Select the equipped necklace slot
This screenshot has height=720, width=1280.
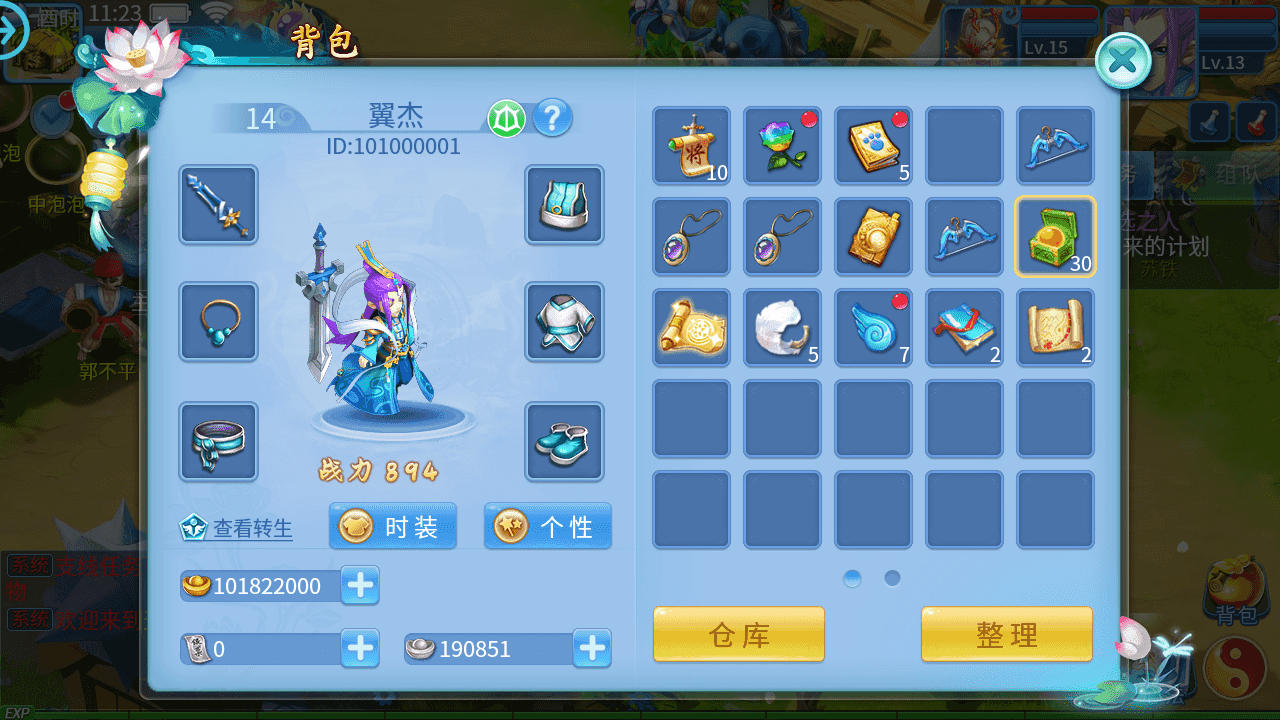point(219,321)
